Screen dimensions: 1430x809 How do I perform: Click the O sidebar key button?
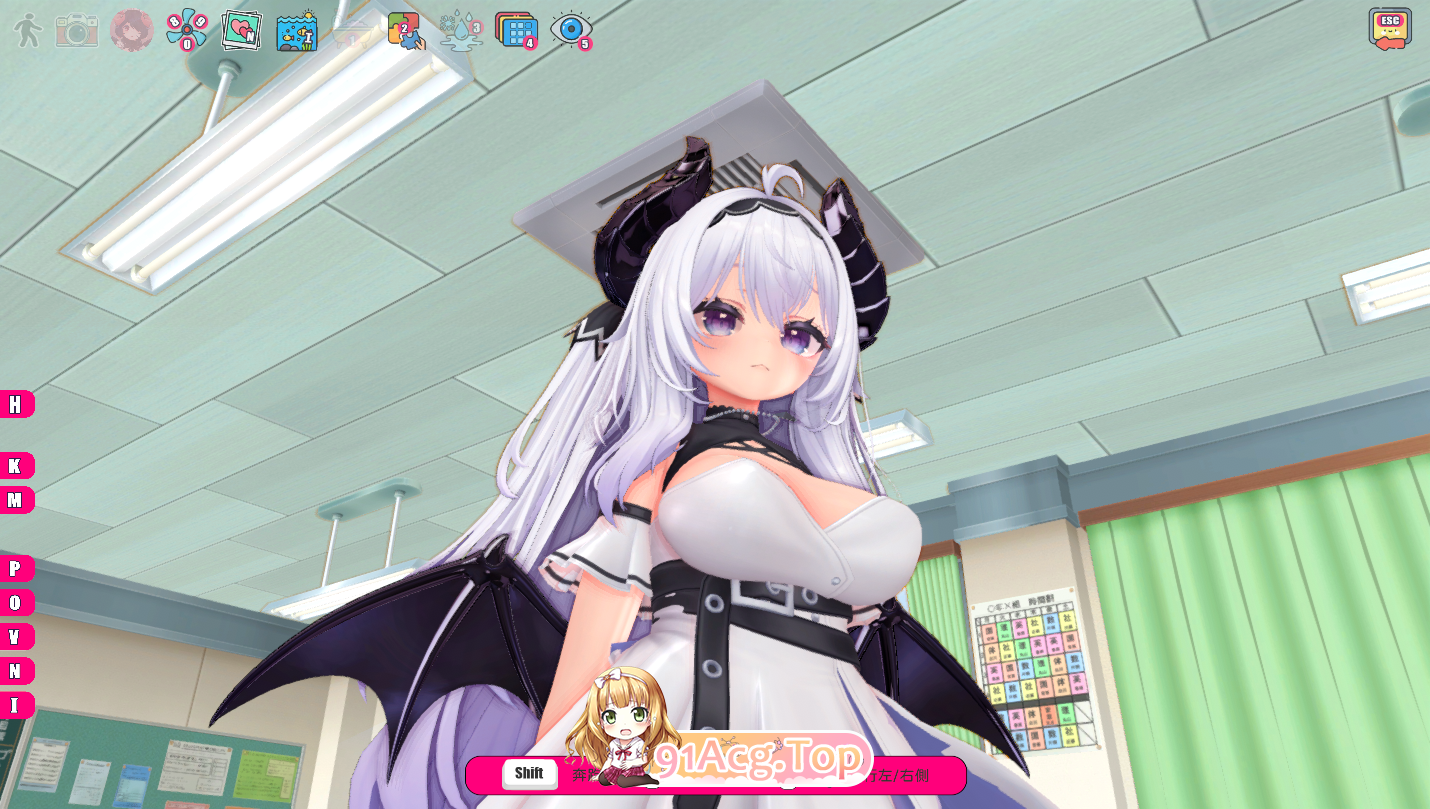click(16, 601)
